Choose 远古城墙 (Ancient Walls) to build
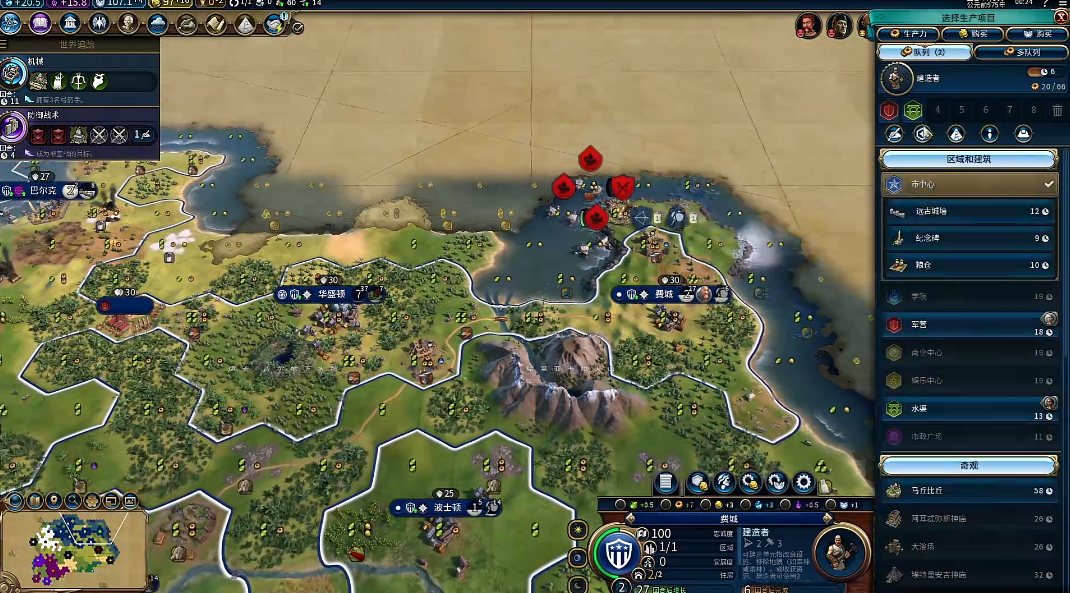 click(968, 211)
